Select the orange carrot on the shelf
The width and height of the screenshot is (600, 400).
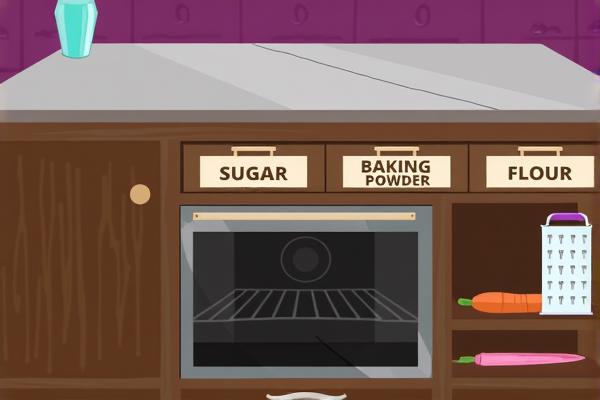(504, 302)
